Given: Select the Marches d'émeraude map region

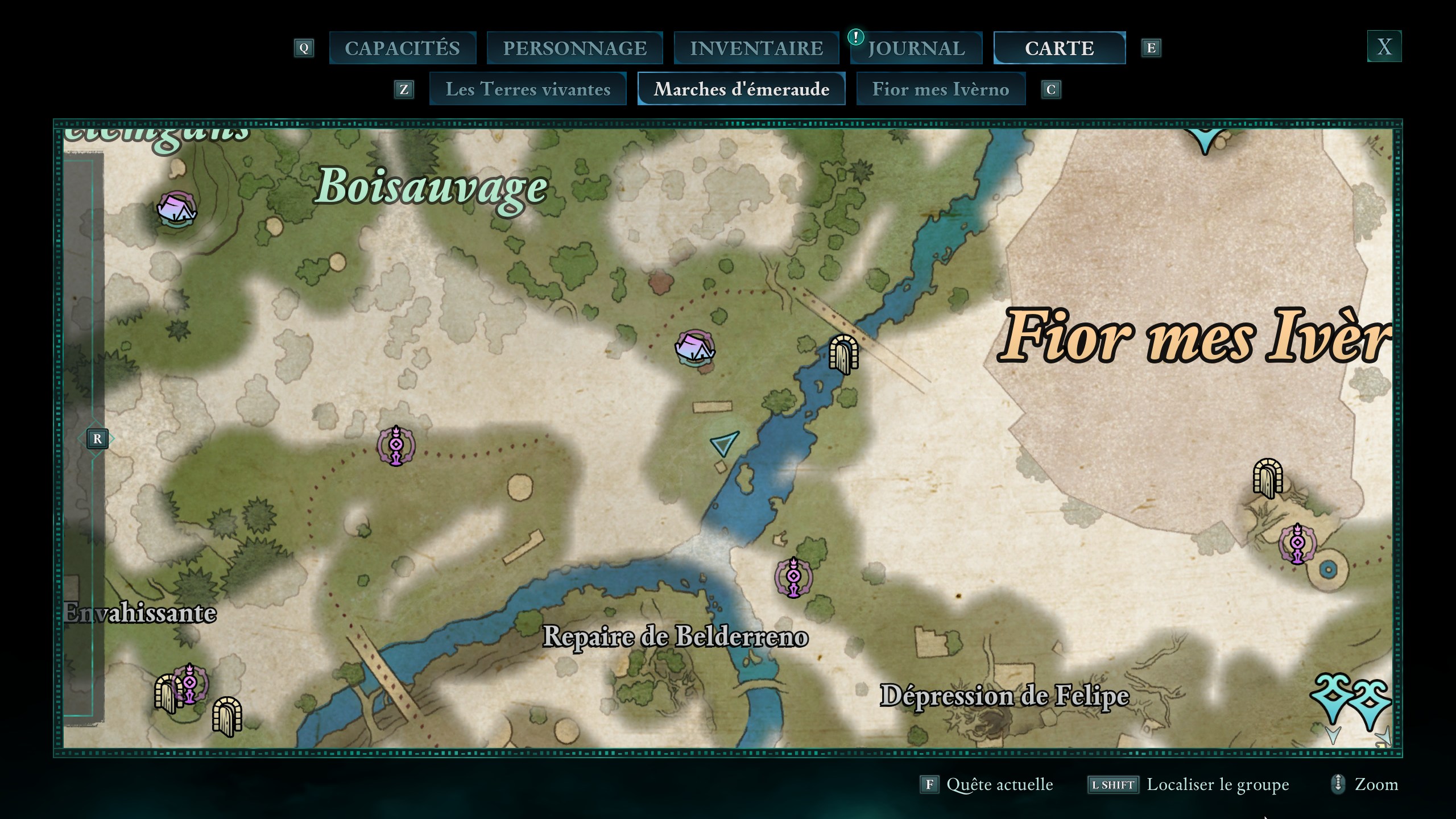Looking at the screenshot, I should 741,89.
